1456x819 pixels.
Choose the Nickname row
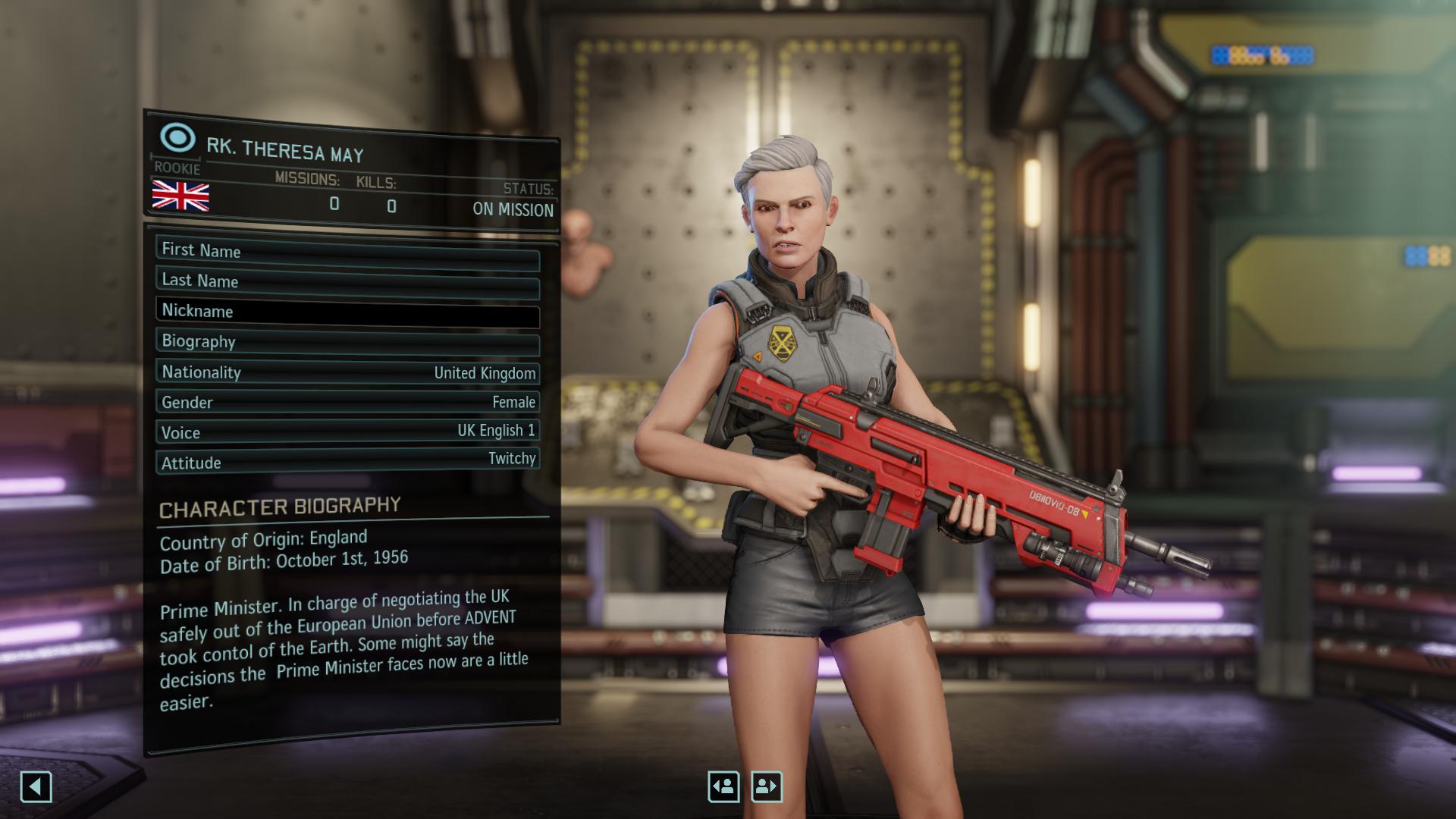pos(347,312)
